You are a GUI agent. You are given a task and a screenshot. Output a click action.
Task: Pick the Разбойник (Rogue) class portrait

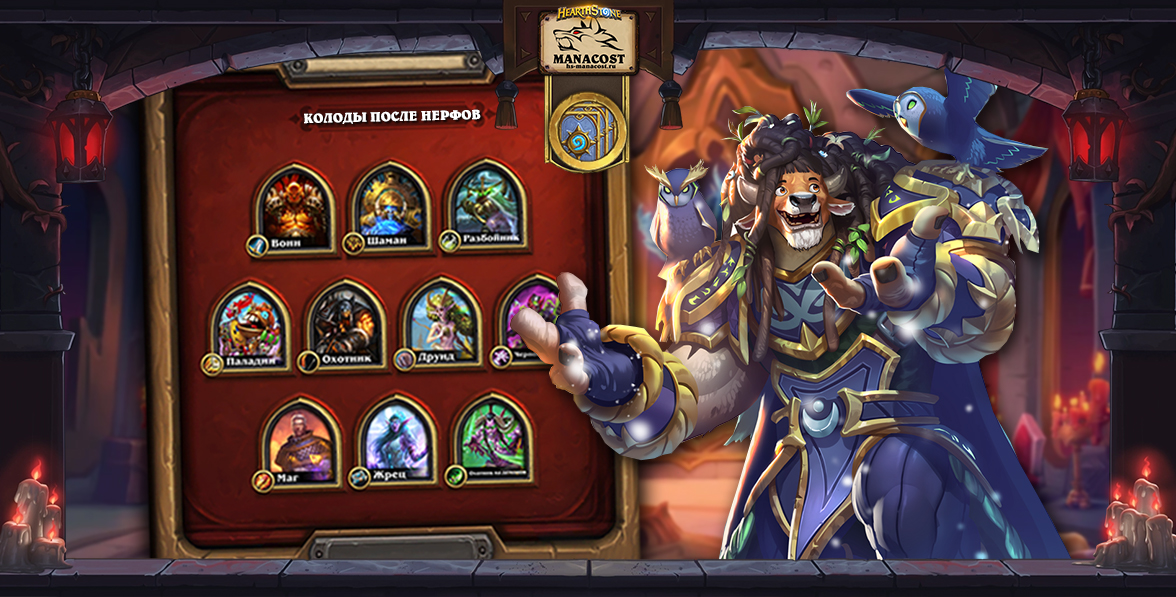[487, 205]
